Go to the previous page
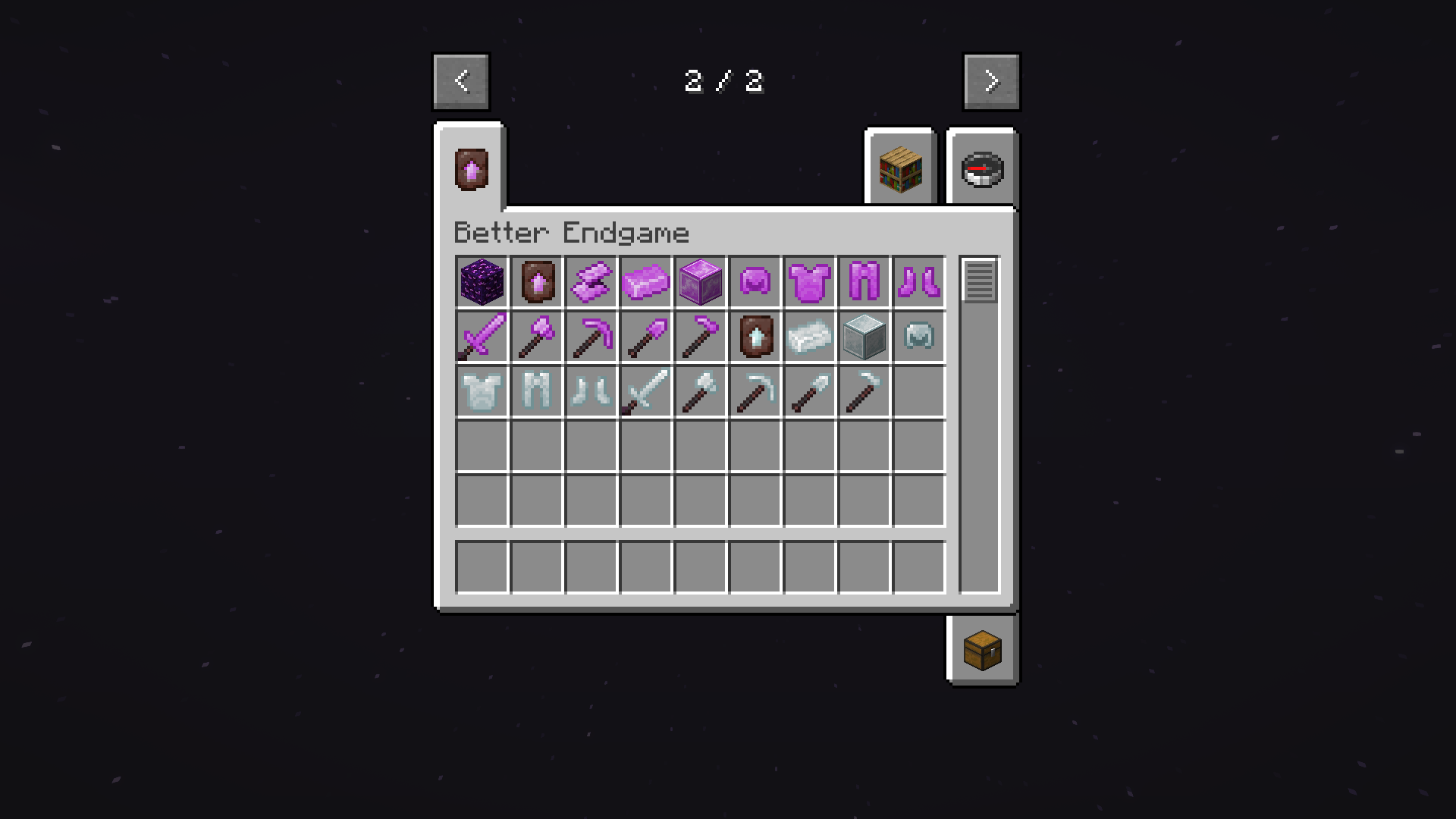 (460, 81)
